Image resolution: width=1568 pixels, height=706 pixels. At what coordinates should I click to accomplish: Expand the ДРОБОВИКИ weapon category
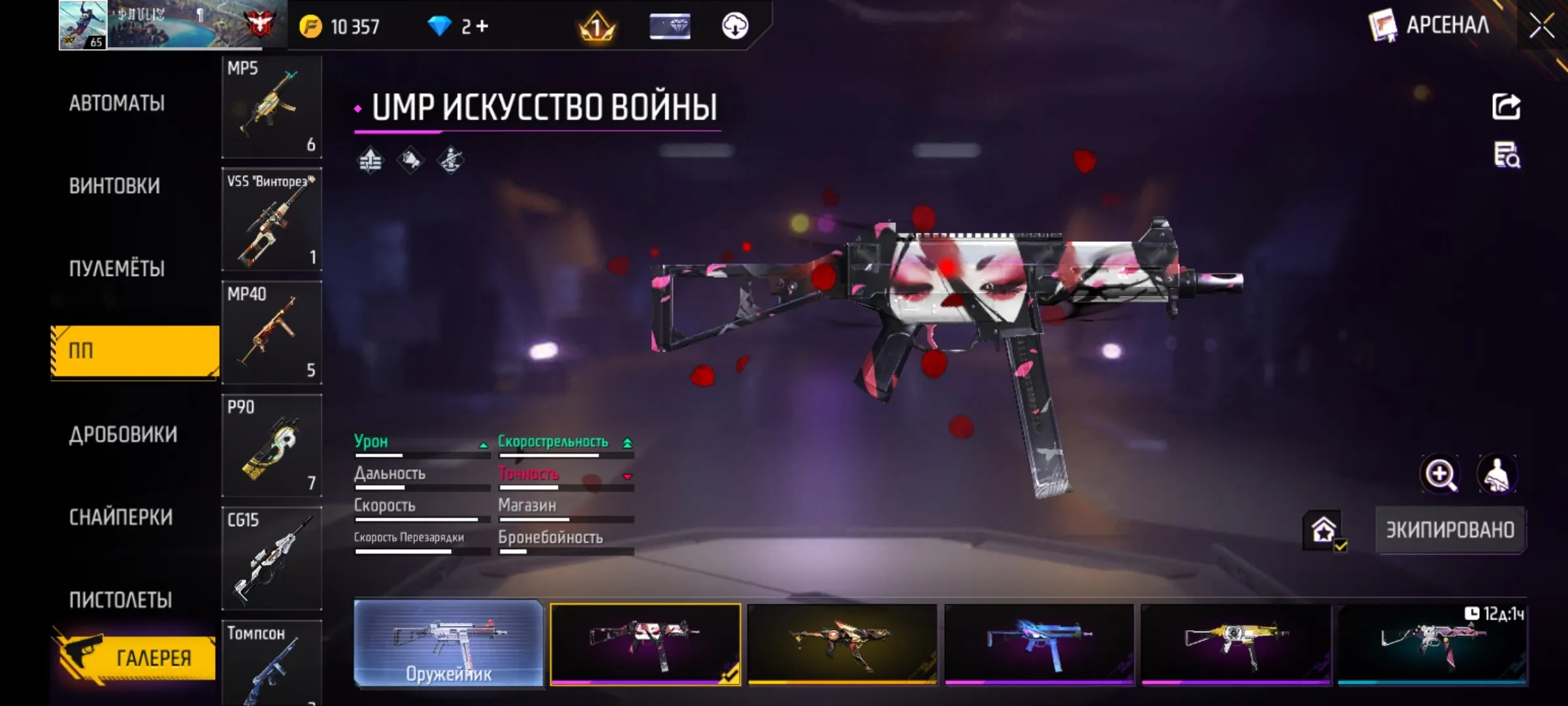tap(122, 433)
